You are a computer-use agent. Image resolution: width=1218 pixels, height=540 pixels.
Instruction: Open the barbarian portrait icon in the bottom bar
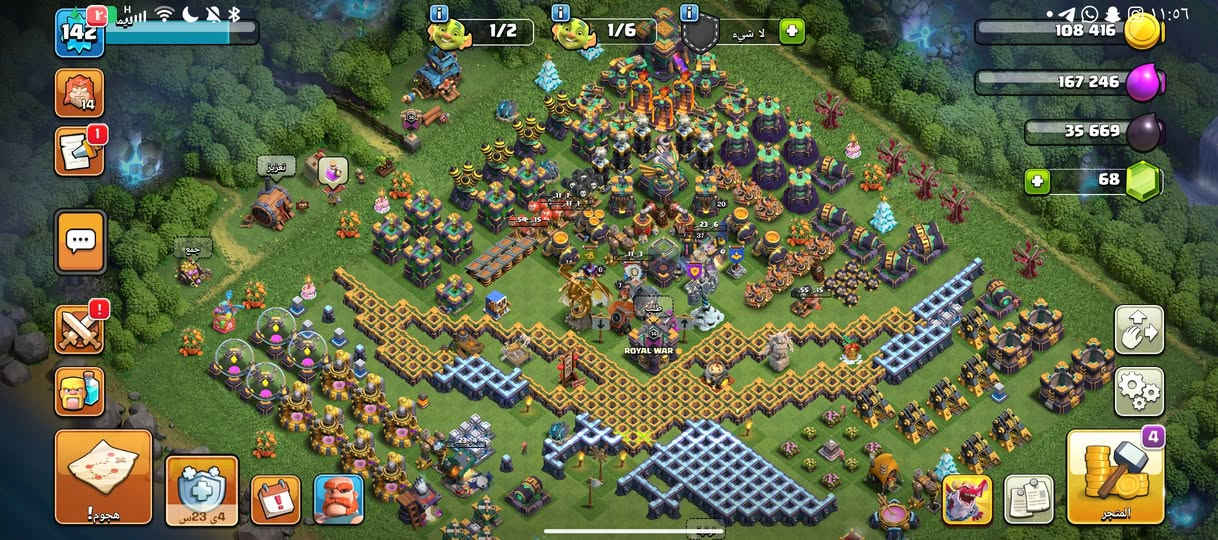pyautogui.click(x=338, y=499)
